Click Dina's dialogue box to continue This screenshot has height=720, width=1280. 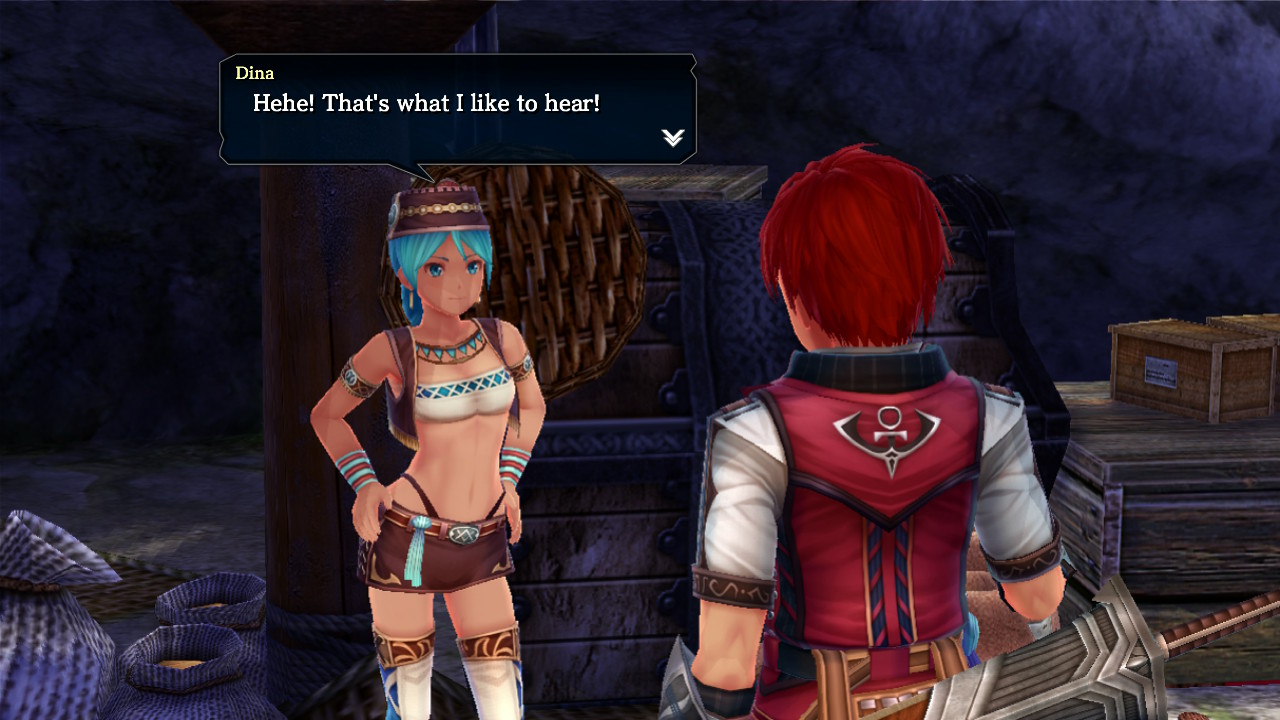pyautogui.click(x=457, y=109)
